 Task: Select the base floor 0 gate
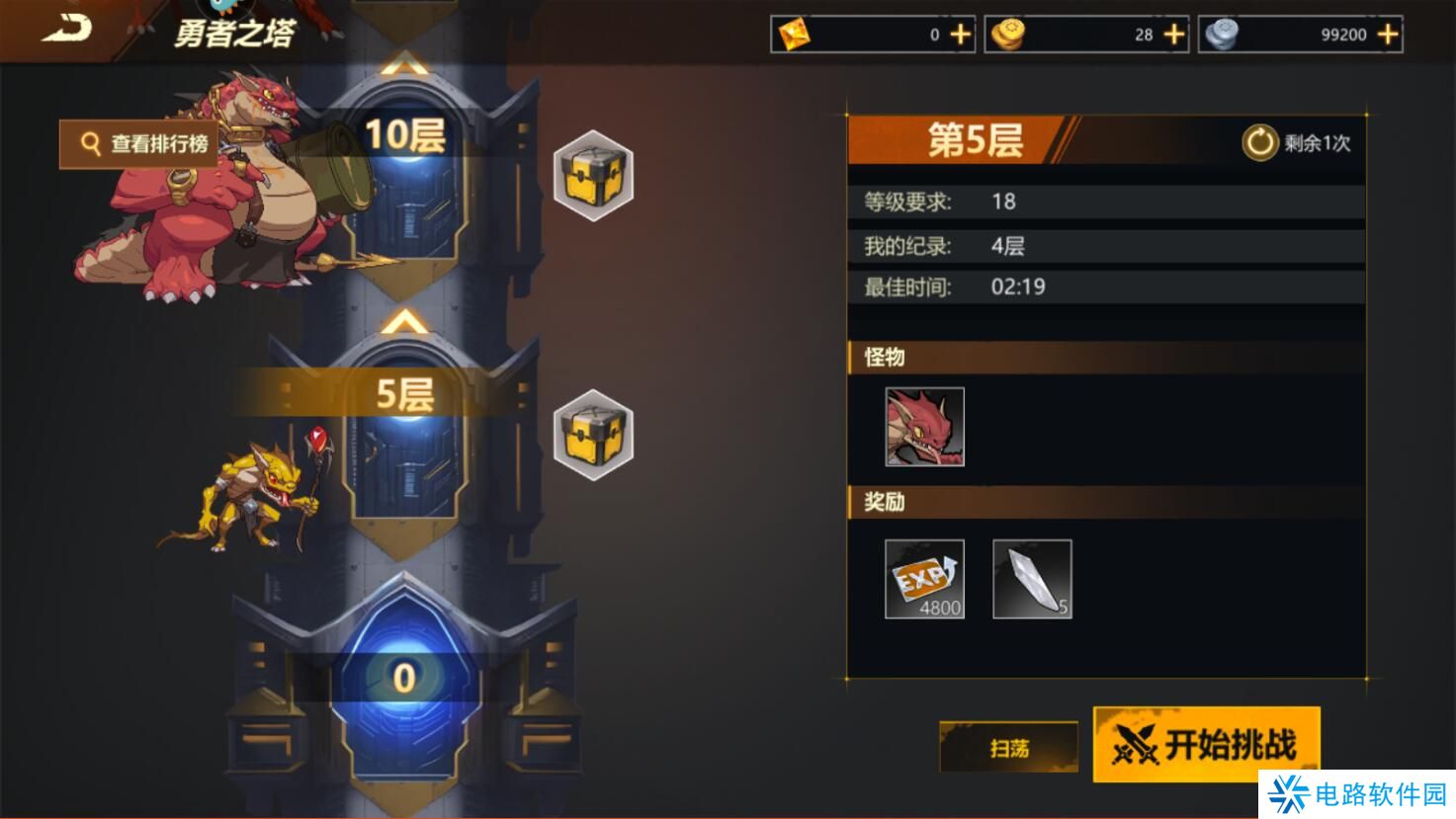404,678
